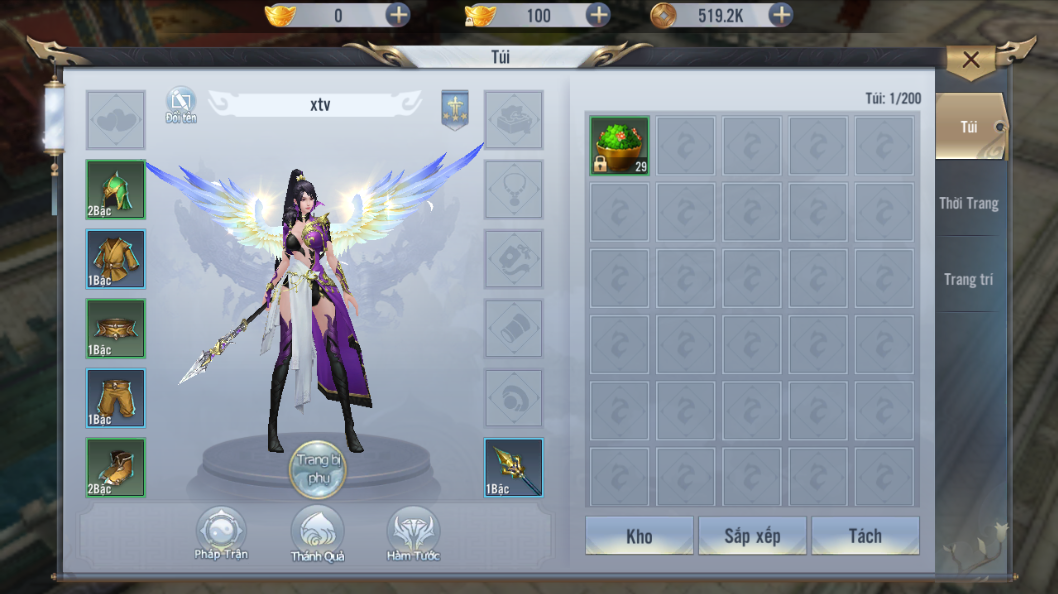Add more copper coin currency
This screenshot has width=1058, height=594.
tap(781, 15)
